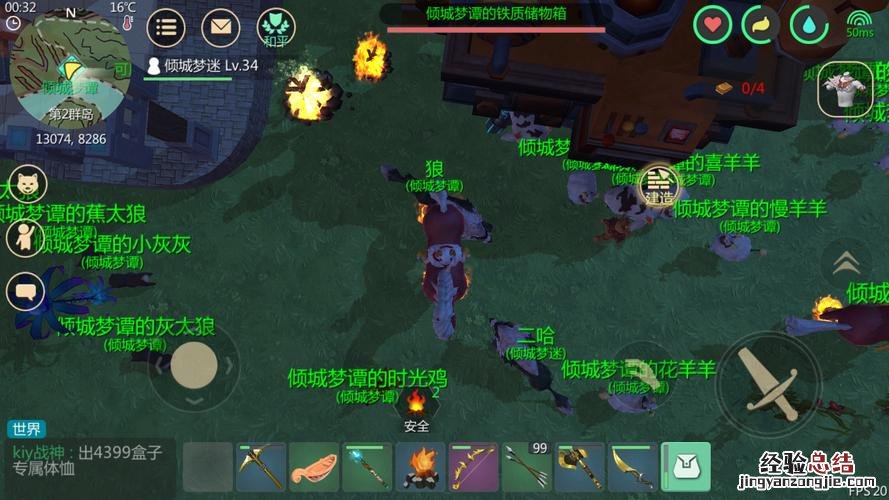Open the list menu button
889x500 pixels.
click(x=166, y=27)
